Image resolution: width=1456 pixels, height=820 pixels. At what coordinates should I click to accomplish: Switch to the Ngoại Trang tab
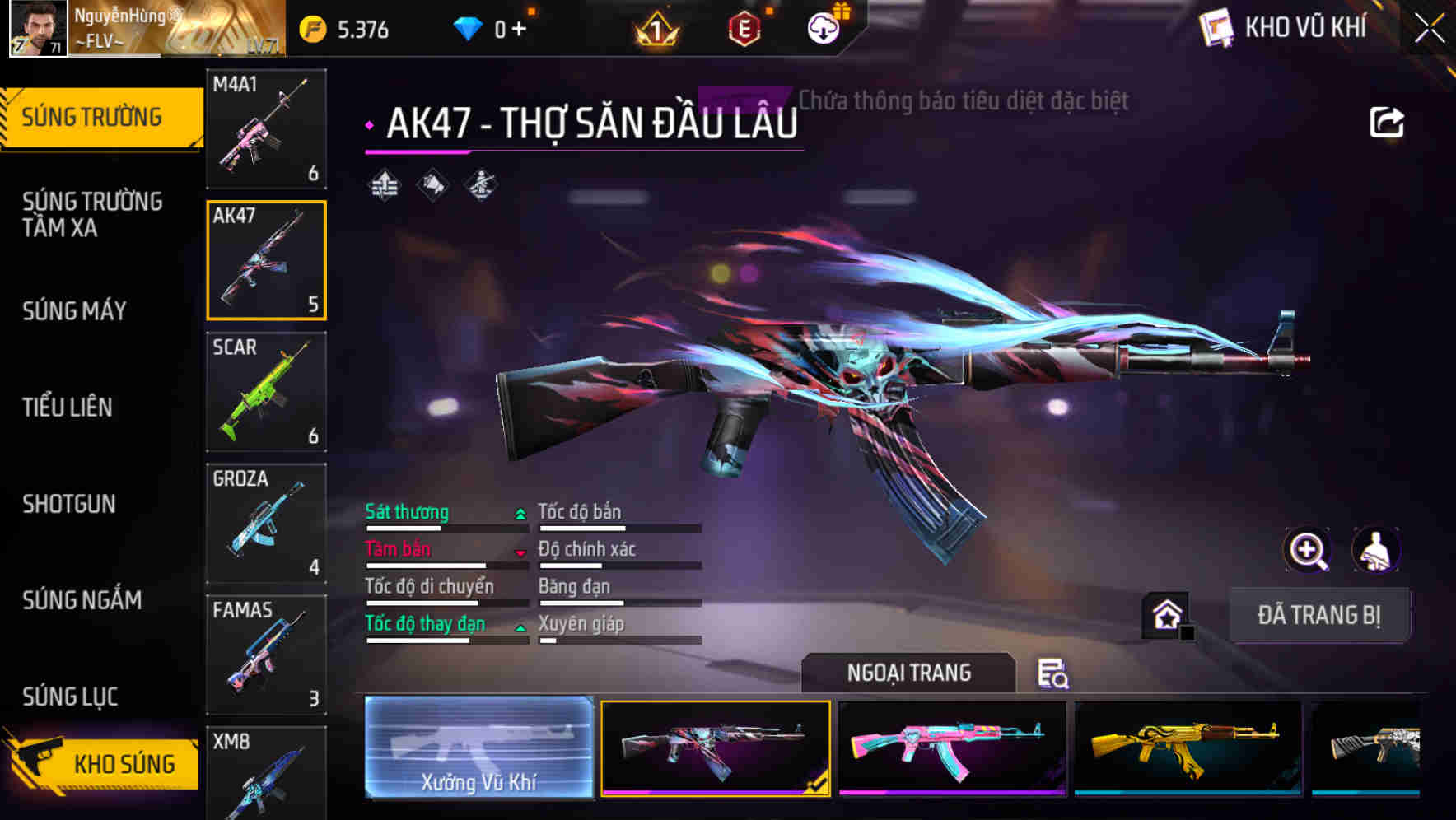tap(909, 673)
